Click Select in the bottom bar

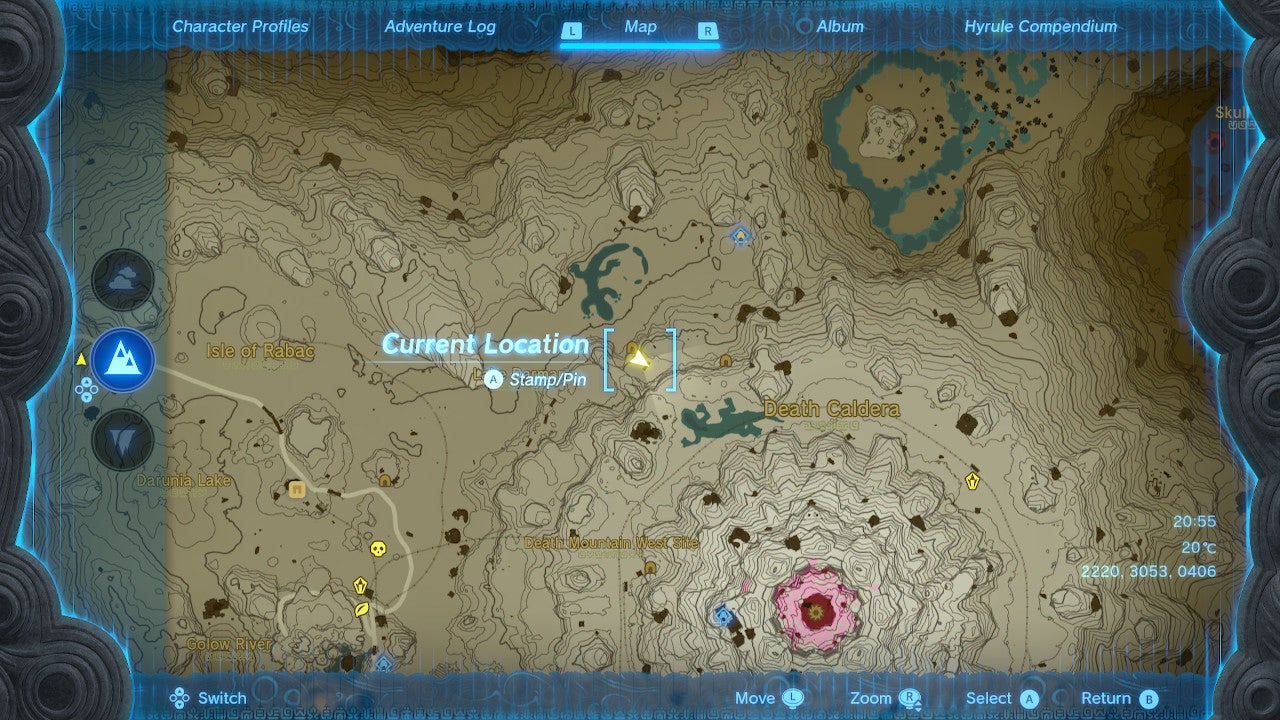pyautogui.click(x=998, y=697)
